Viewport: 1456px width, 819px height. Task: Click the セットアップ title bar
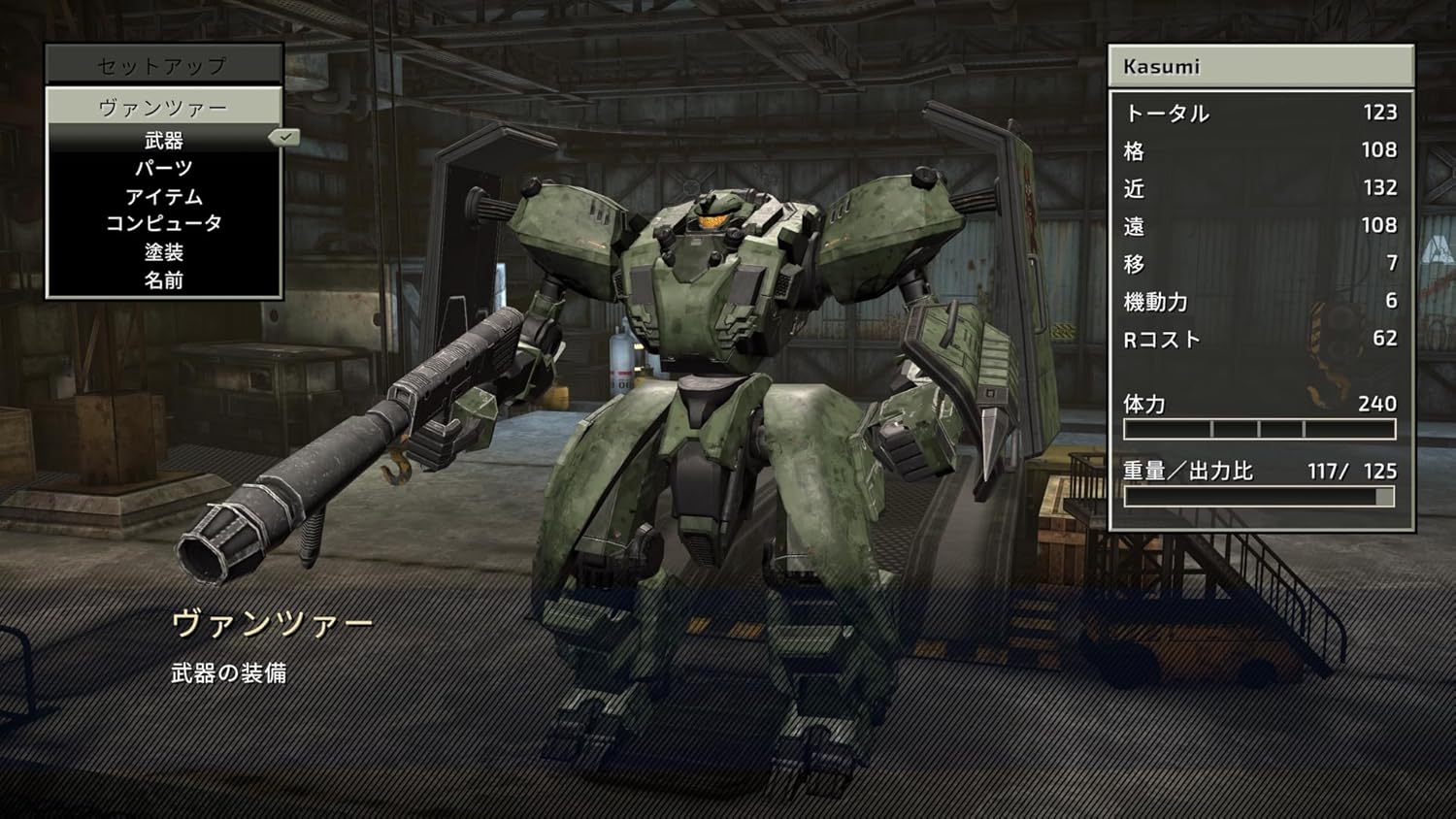click(164, 65)
